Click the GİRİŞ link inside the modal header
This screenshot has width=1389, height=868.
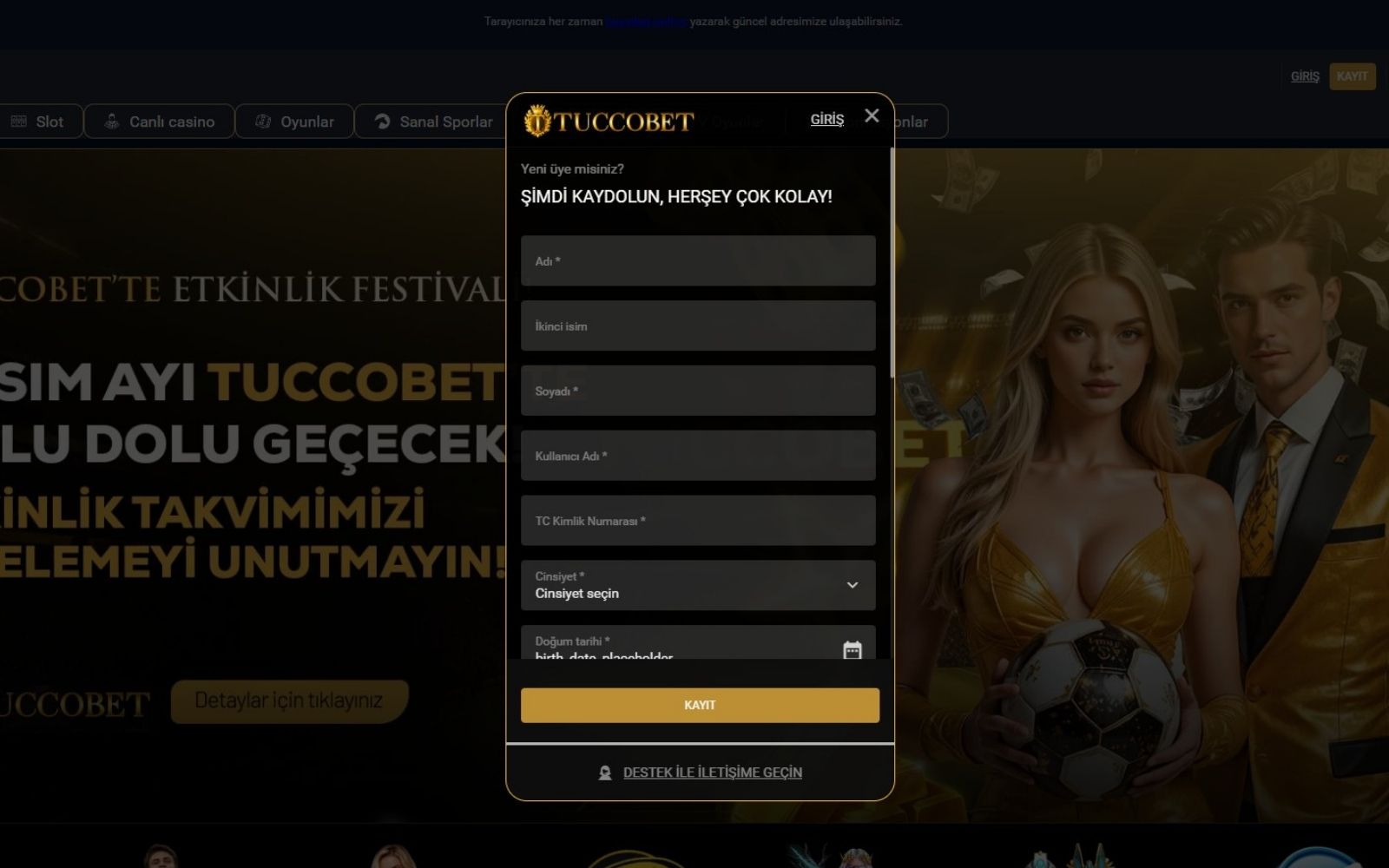click(826, 119)
